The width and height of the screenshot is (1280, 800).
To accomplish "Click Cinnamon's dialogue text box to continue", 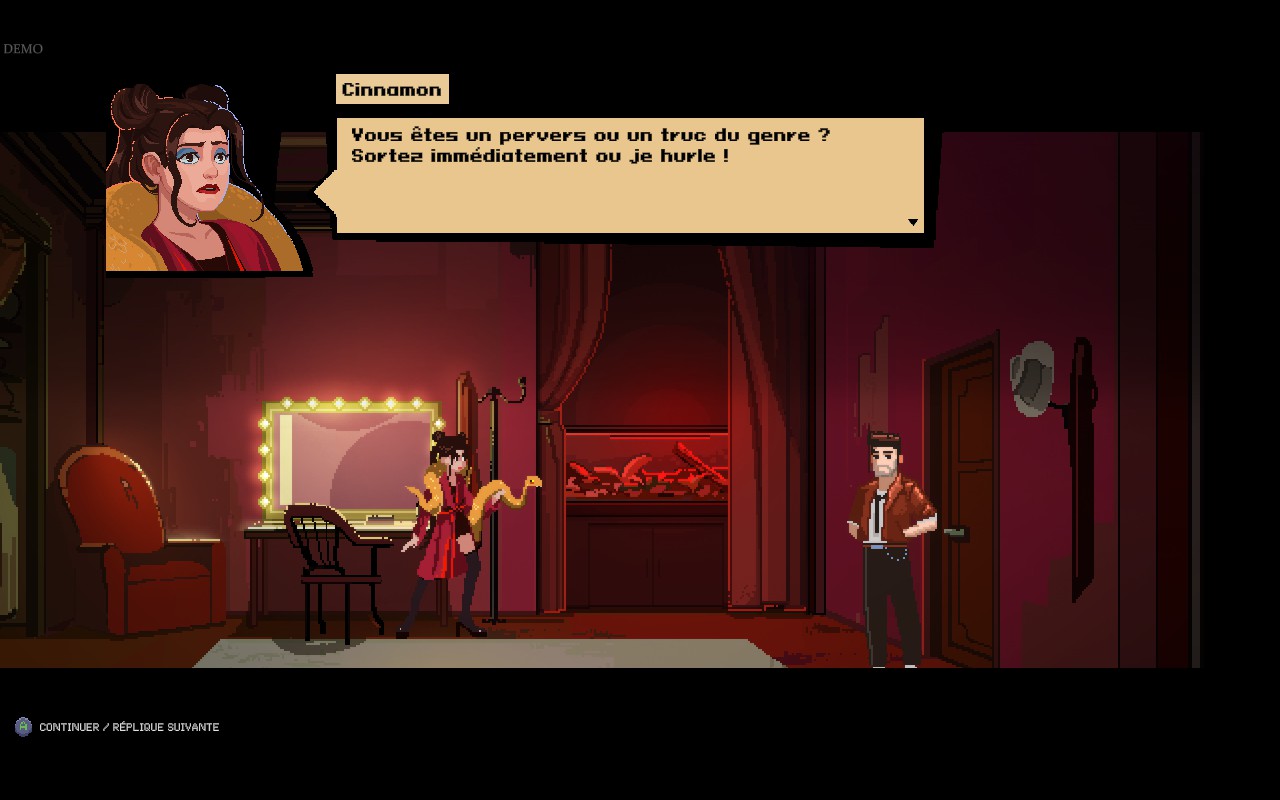I will [x=630, y=175].
